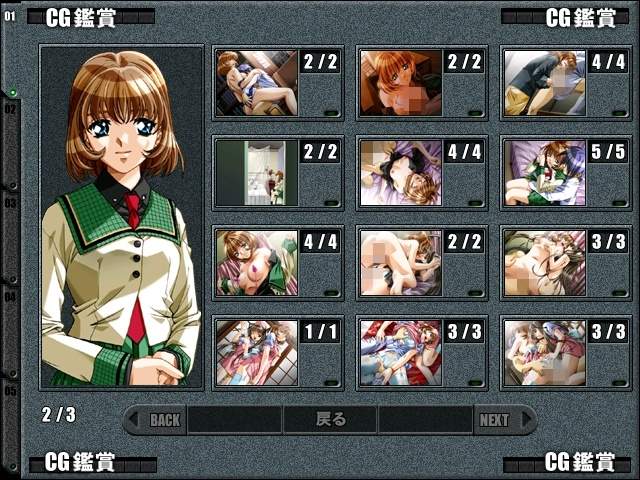Switch to character tab 02
This screenshot has height=480, width=640.
pyautogui.click(x=10, y=109)
